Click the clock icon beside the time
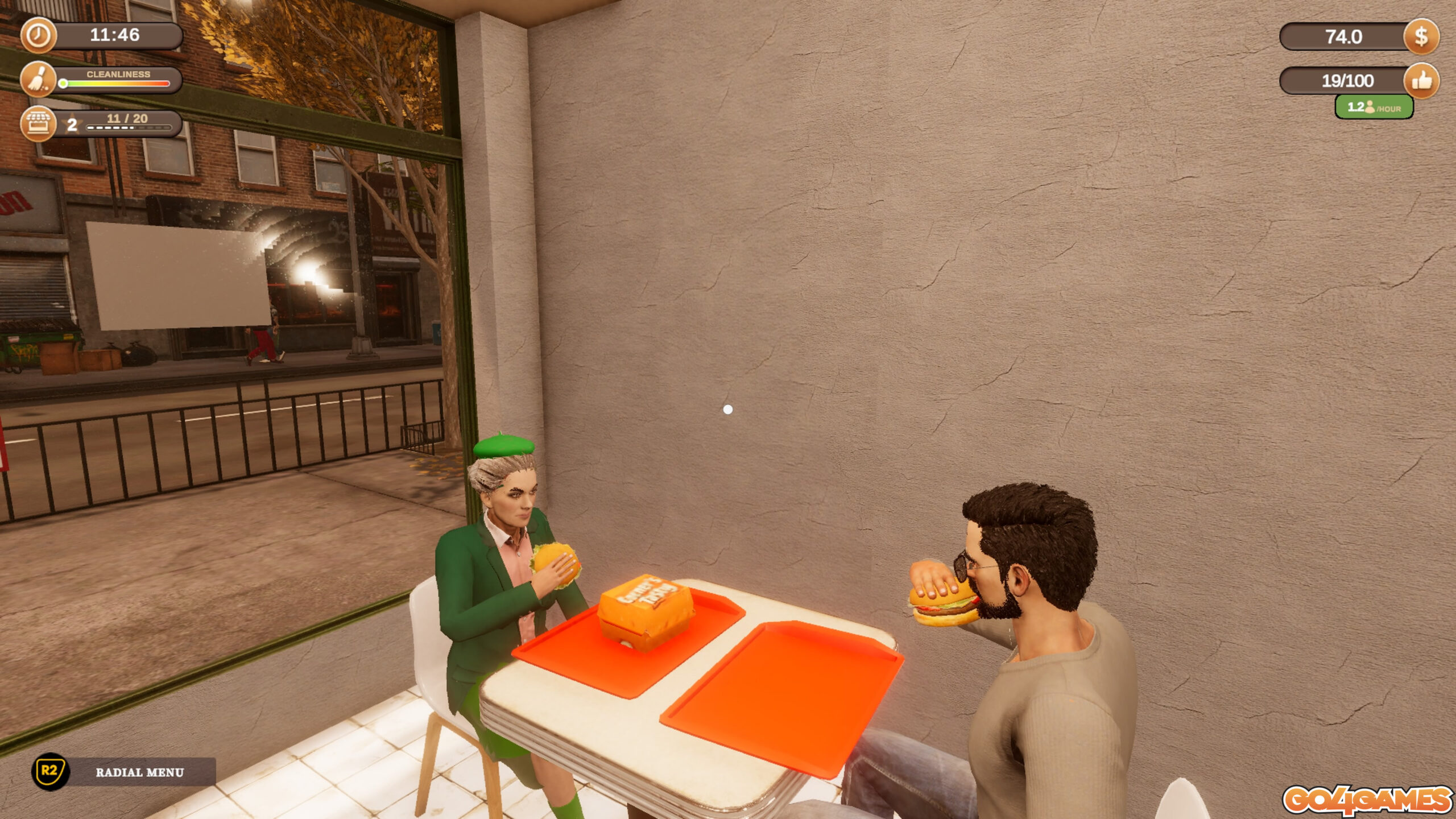Image resolution: width=1456 pixels, height=819 pixels. tap(39, 35)
